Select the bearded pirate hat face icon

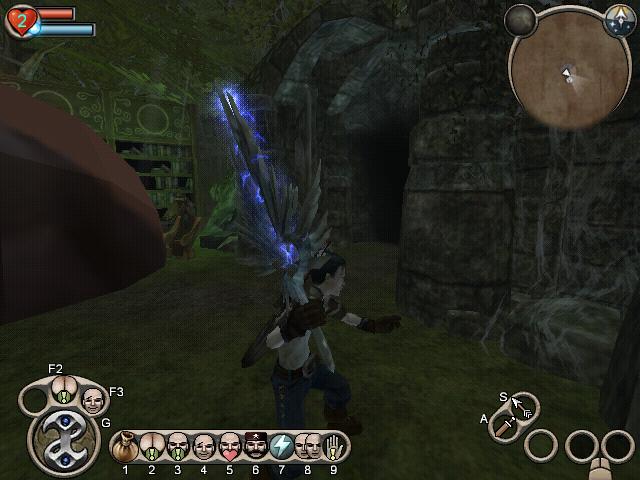click(256, 445)
